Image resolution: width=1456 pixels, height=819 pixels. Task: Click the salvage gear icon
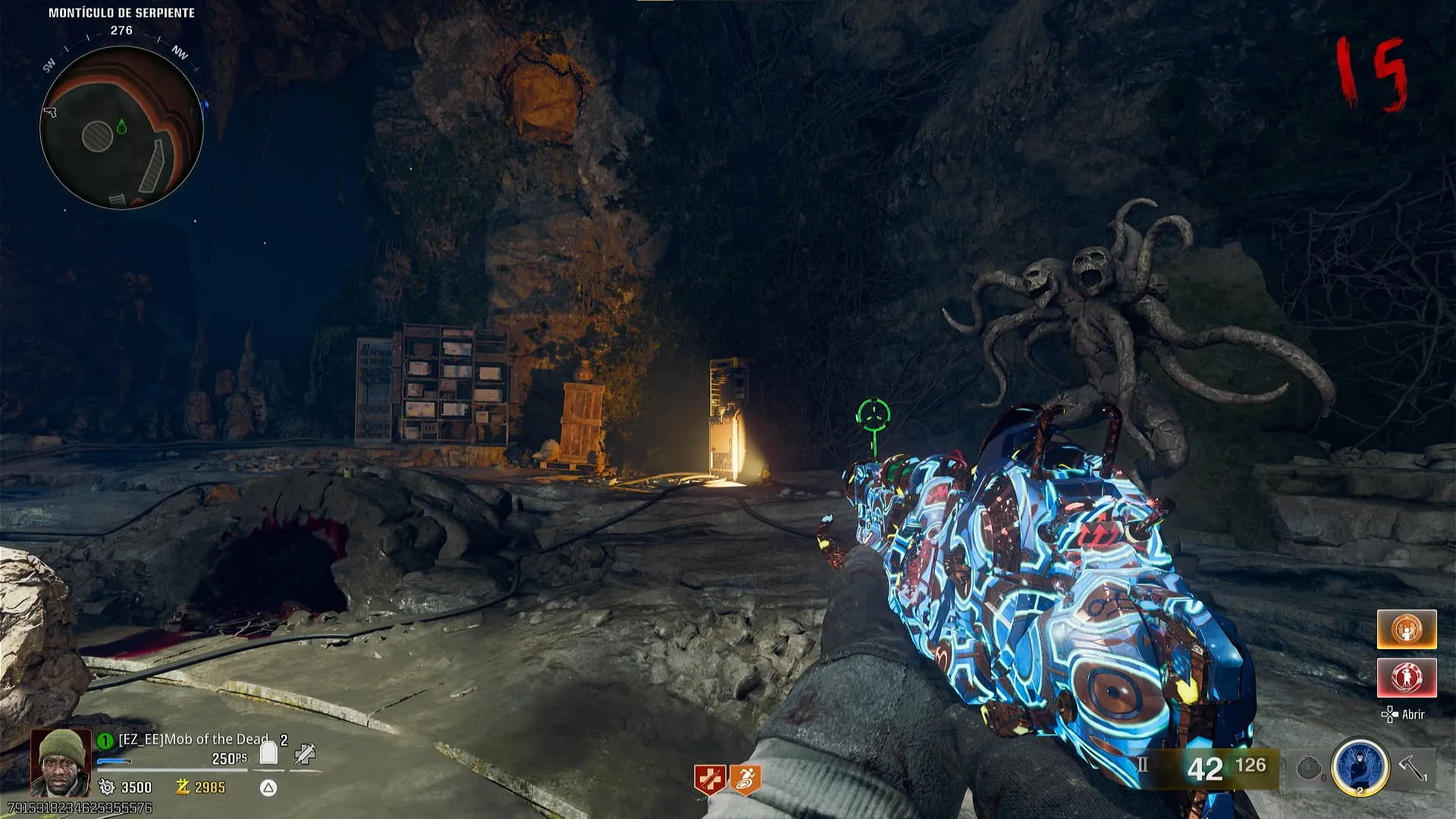click(x=107, y=787)
